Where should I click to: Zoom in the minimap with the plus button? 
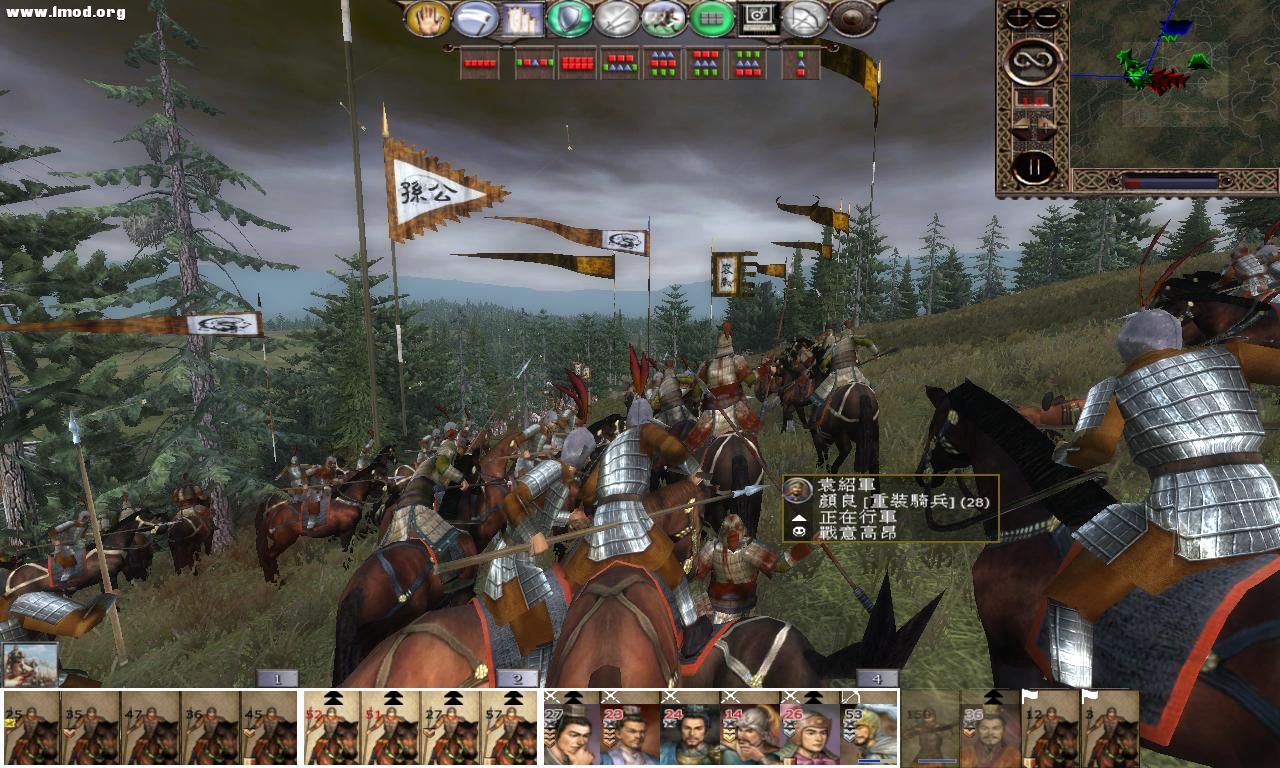point(1018,15)
